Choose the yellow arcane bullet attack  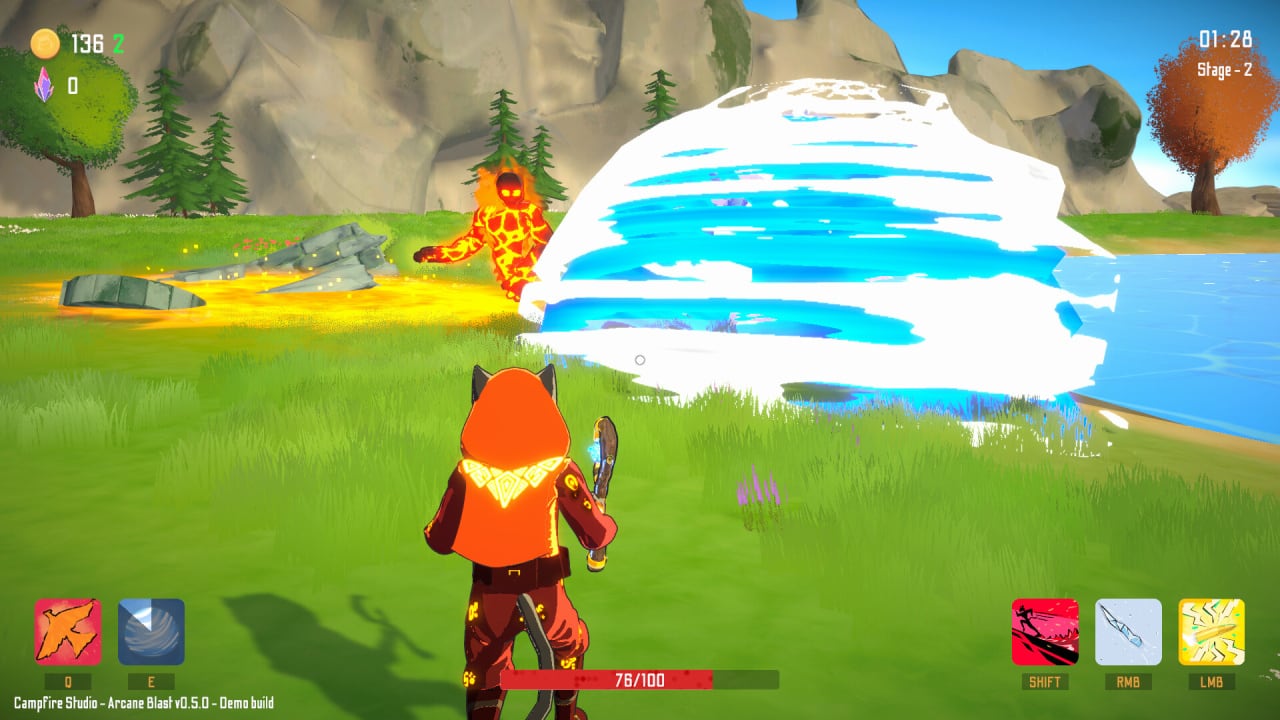[1211, 632]
